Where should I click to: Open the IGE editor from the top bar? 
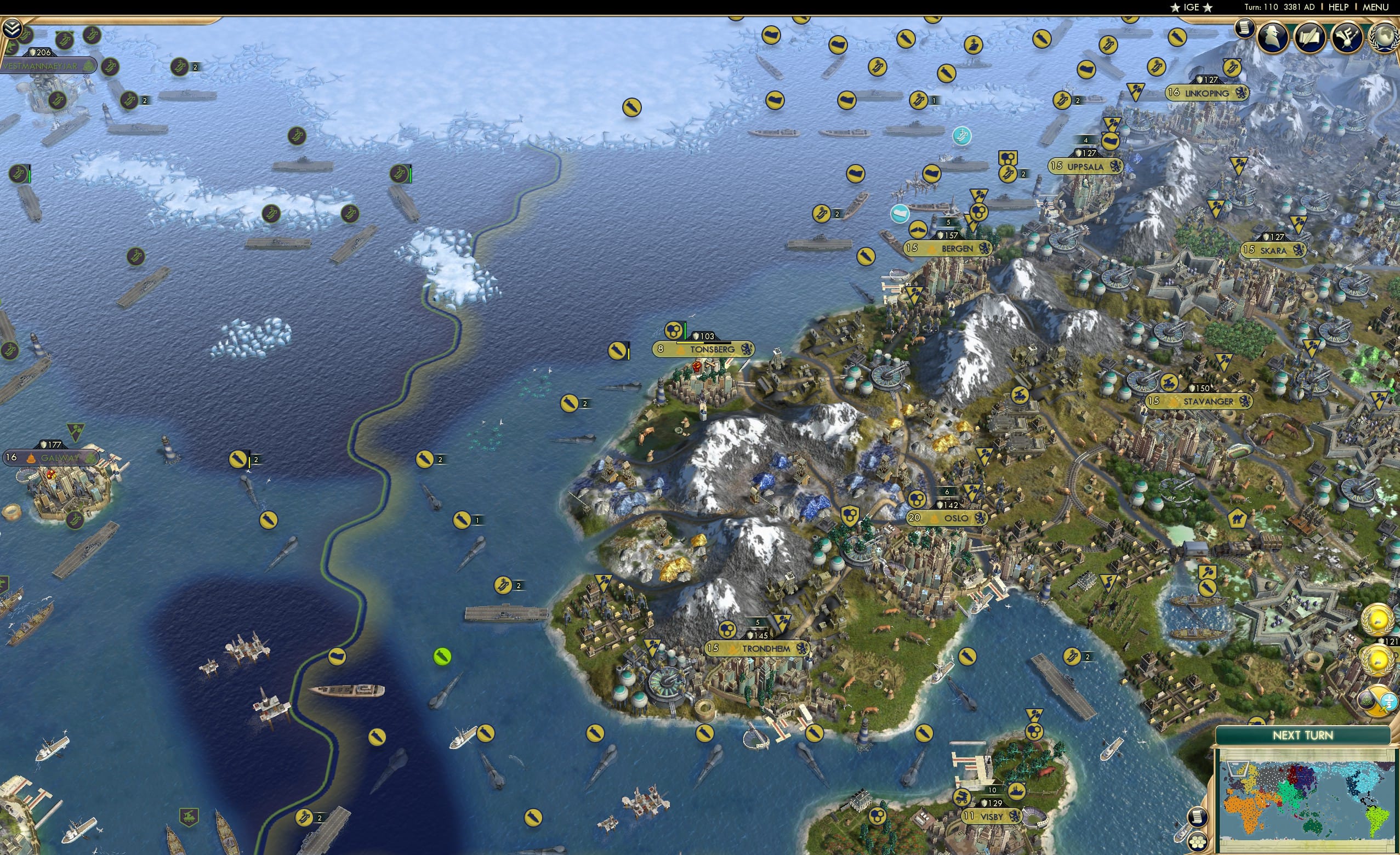[1192, 7]
